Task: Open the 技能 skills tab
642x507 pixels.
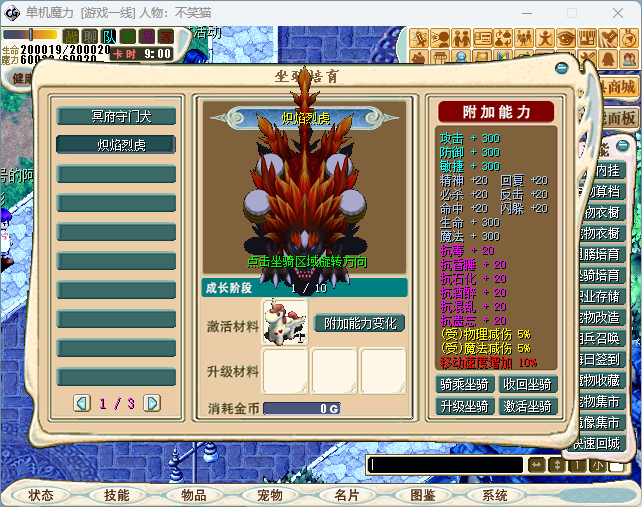Action: (x=116, y=495)
